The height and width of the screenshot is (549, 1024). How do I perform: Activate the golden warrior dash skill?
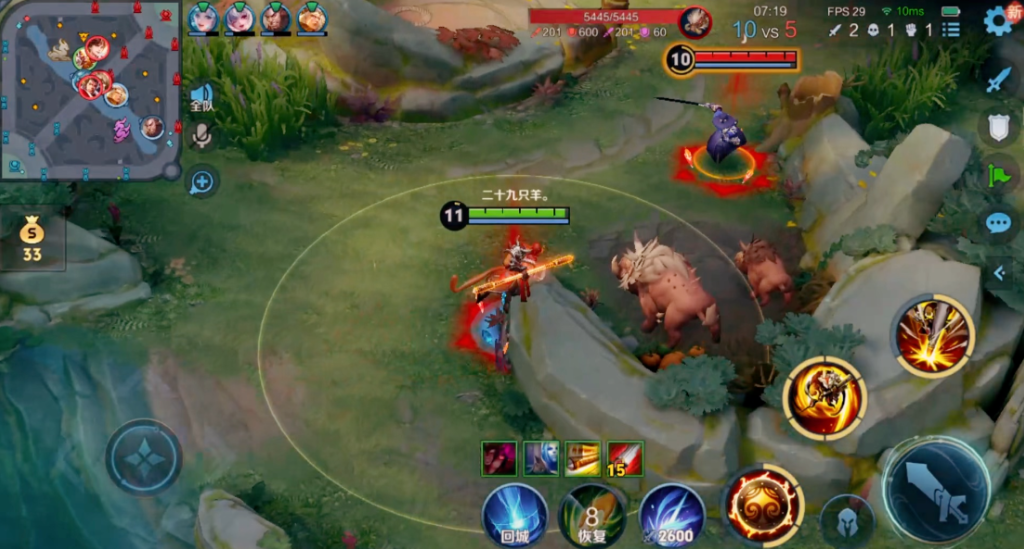point(825,398)
